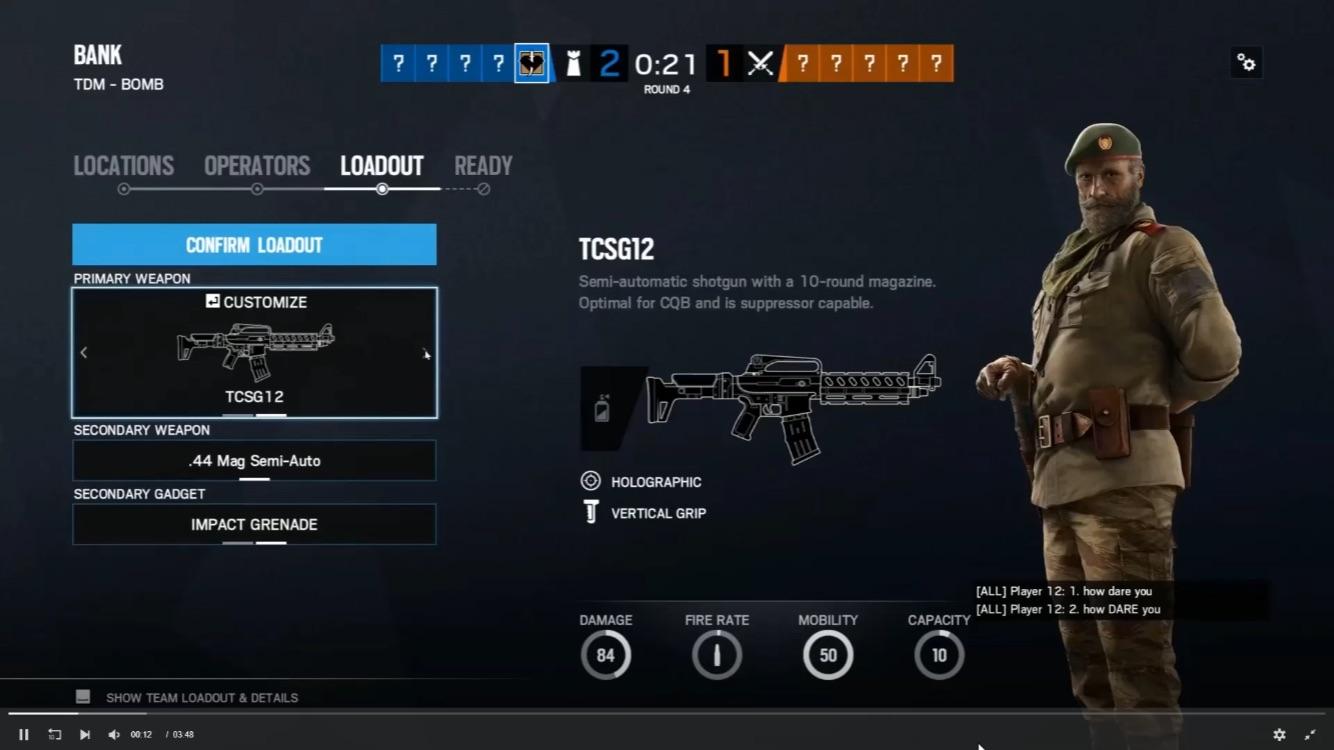1334x750 pixels.
Task: Click the right arrow on the primary weapon carousel
Action: tap(425, 352)
